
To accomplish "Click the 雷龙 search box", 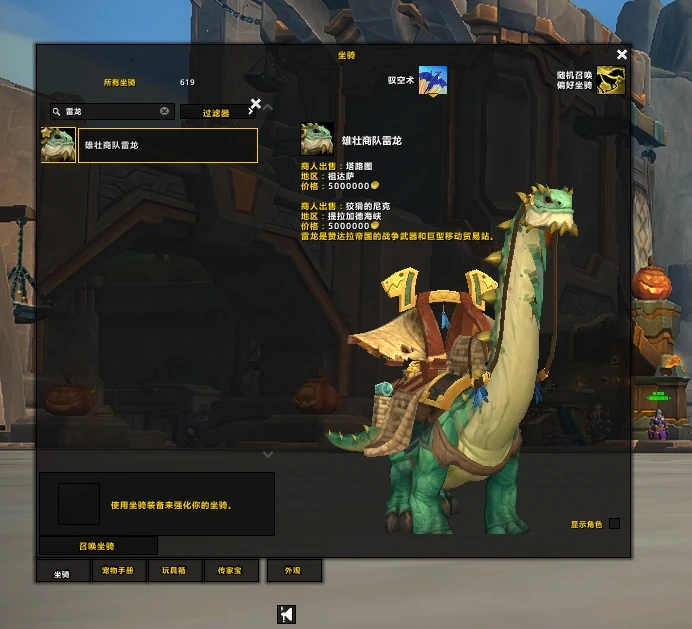I will (x=110, y=111).
